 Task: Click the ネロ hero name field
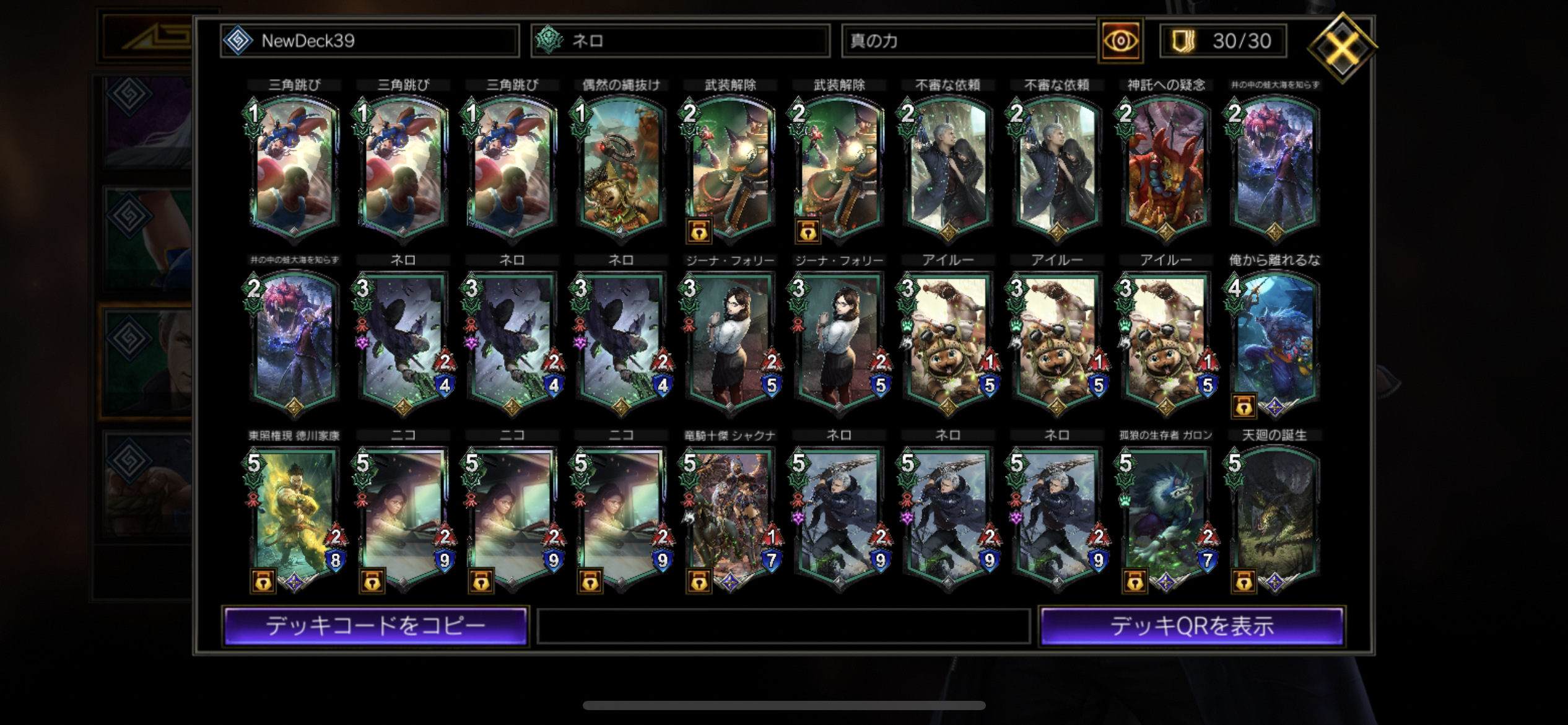(680, 41)
